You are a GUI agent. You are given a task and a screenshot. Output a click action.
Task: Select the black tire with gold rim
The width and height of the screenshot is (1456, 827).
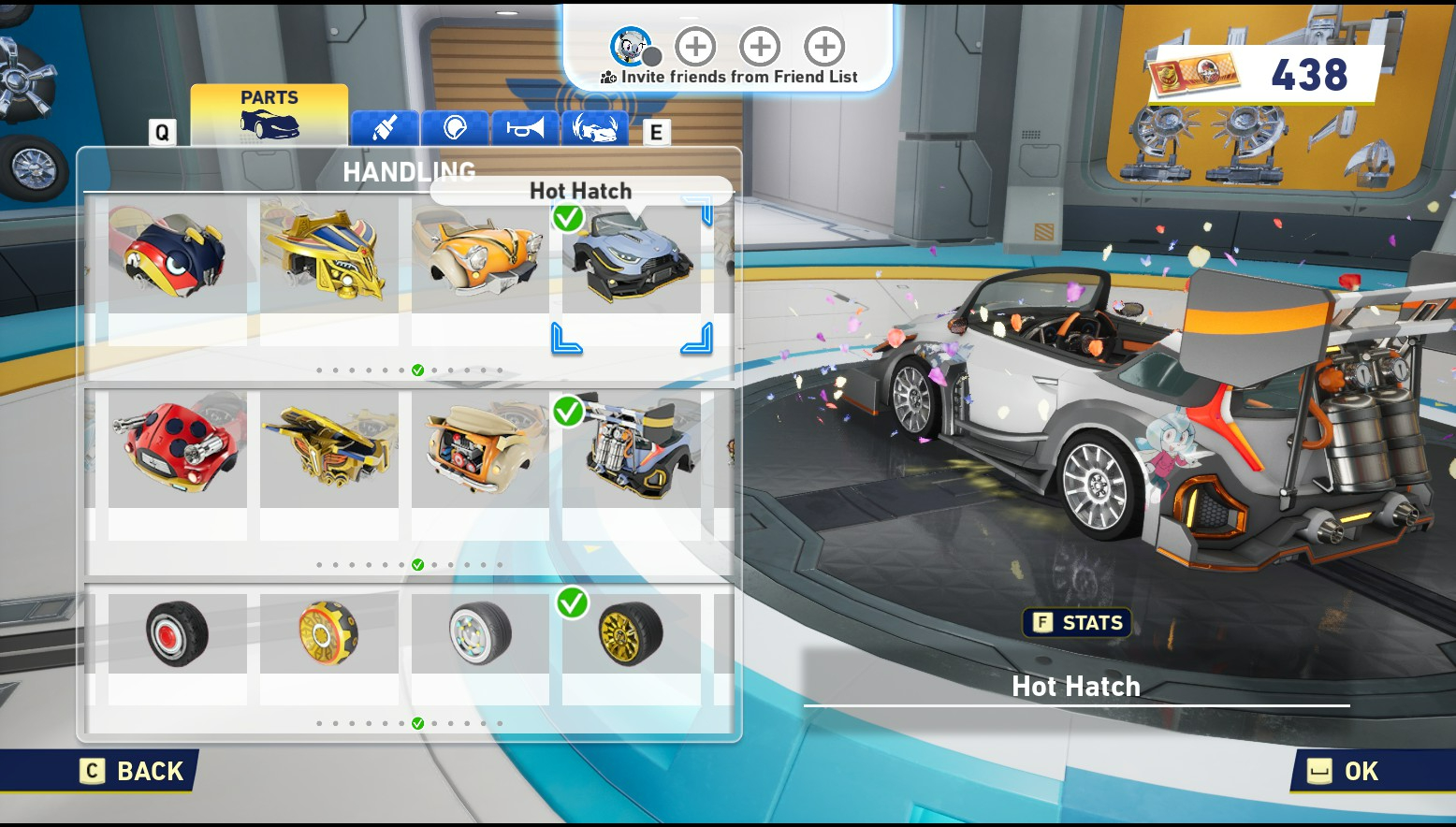pyautogui.click(x=632, y=633)
